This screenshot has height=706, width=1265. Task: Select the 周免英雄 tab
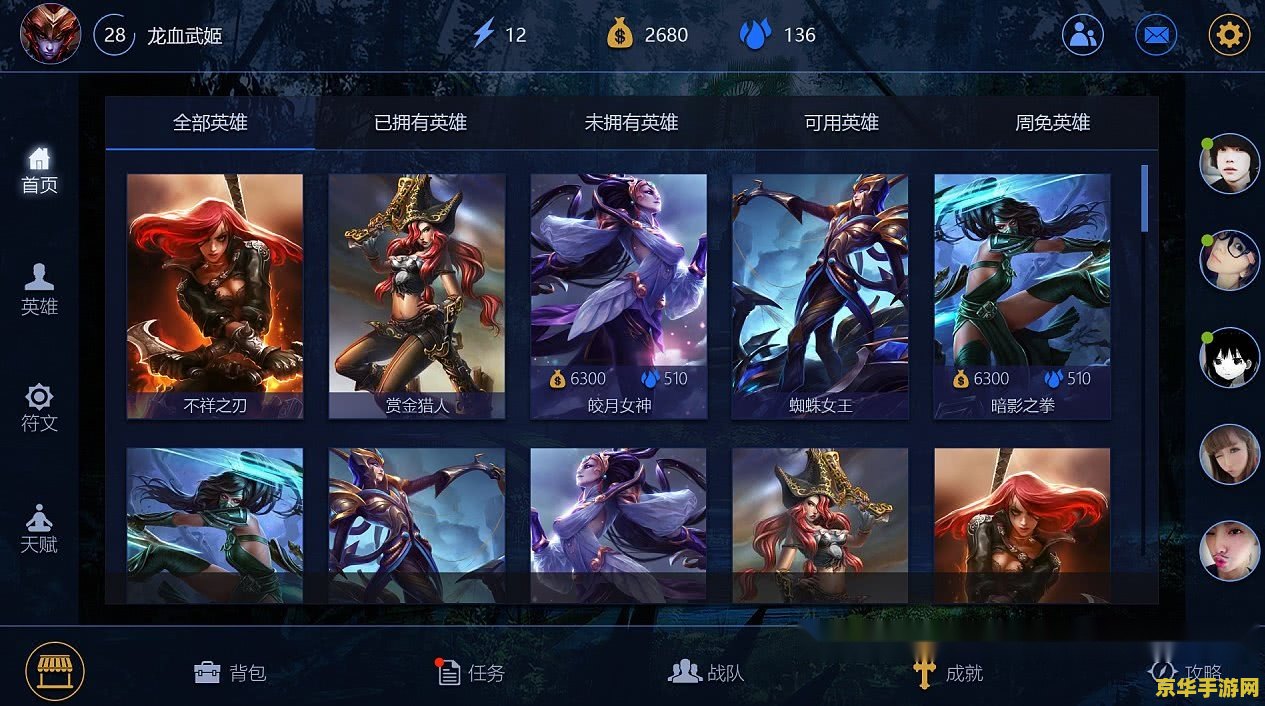[1052, 123]
